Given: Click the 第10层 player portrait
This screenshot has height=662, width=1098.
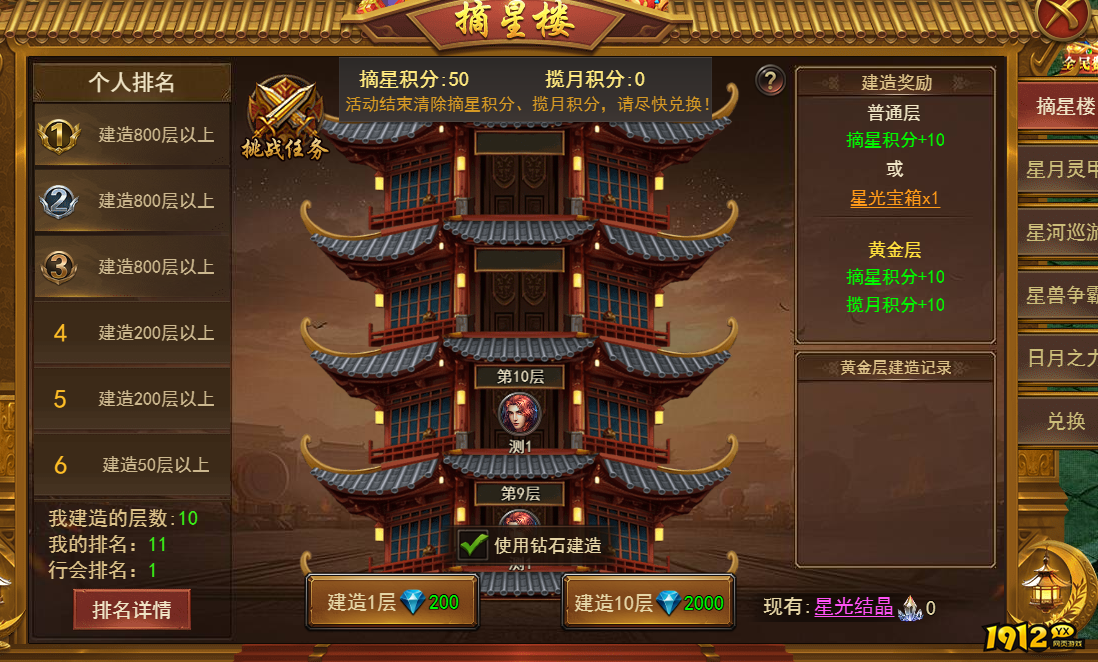Looking at the screenshot, I should pyautogui.click(x=519, y=412).
